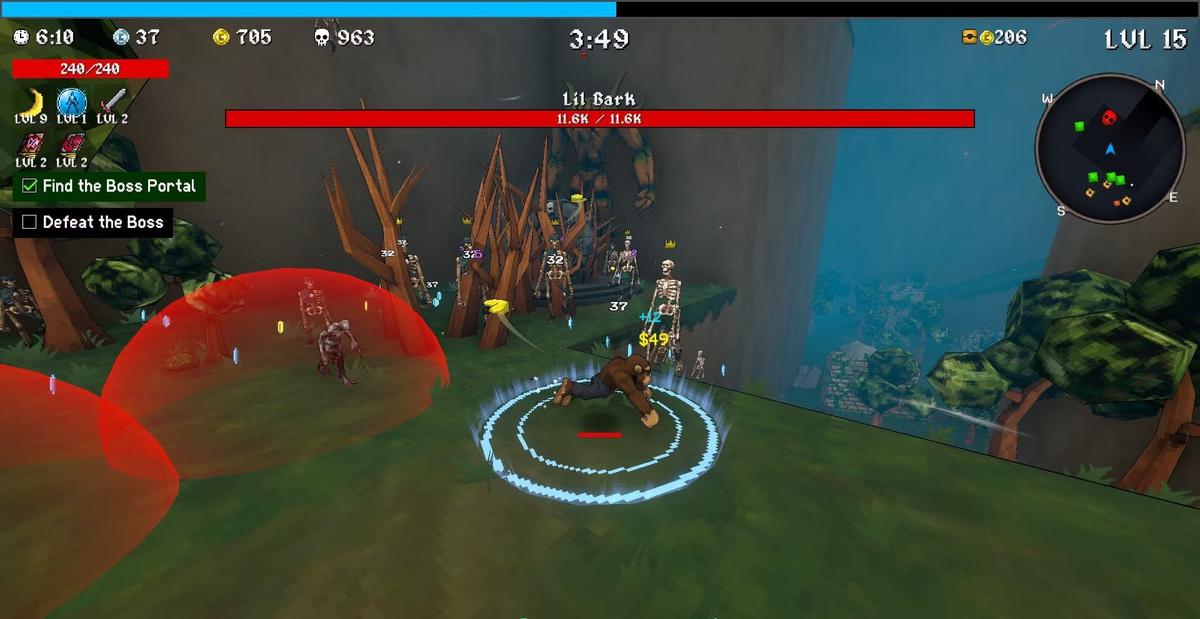This screenshot has width=1200, height=619.
Task: Click the treasure chest cost icon
Action: pos(969,37)
